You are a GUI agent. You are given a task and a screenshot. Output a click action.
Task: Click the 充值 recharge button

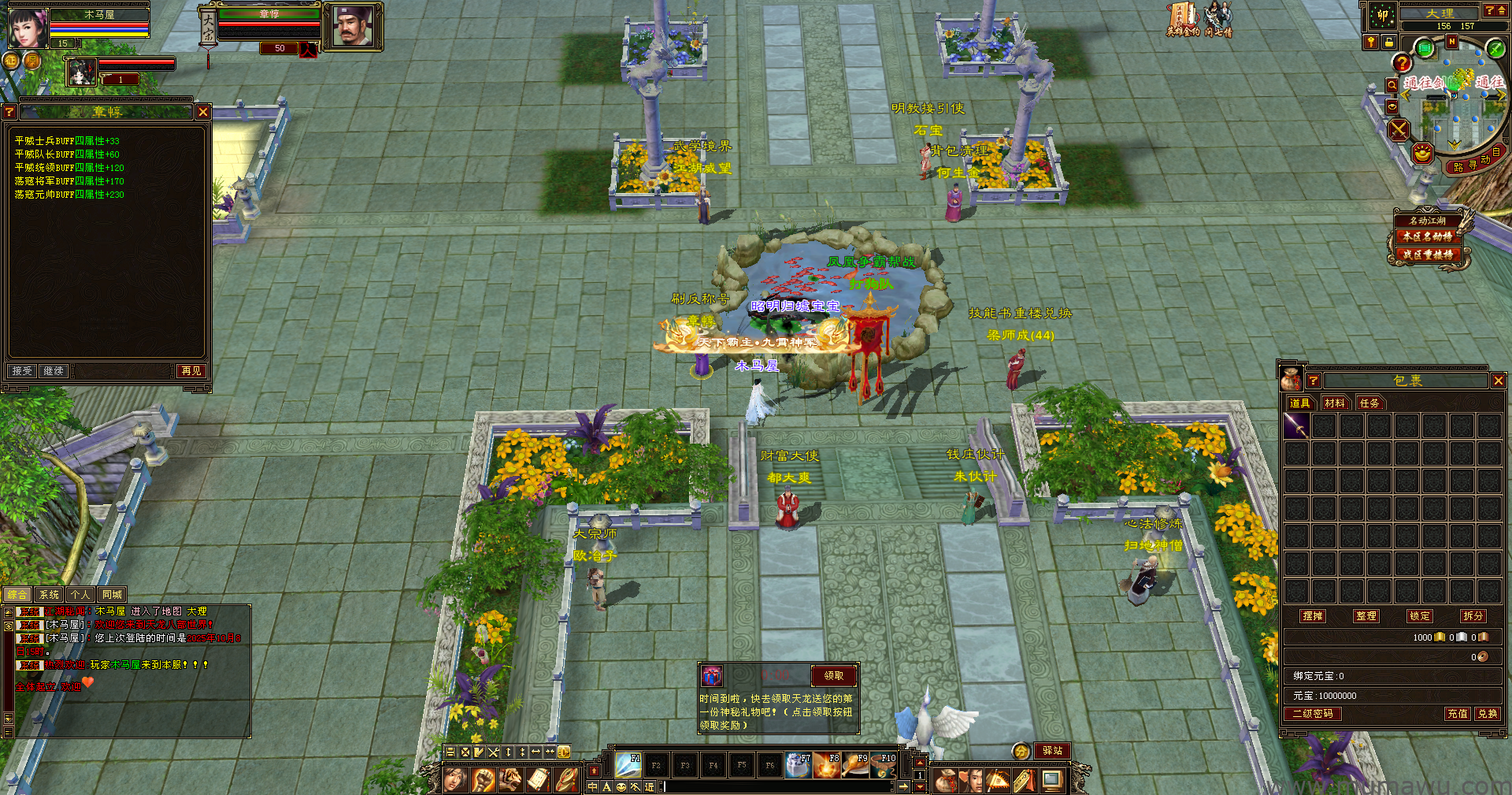(1457, 714)
